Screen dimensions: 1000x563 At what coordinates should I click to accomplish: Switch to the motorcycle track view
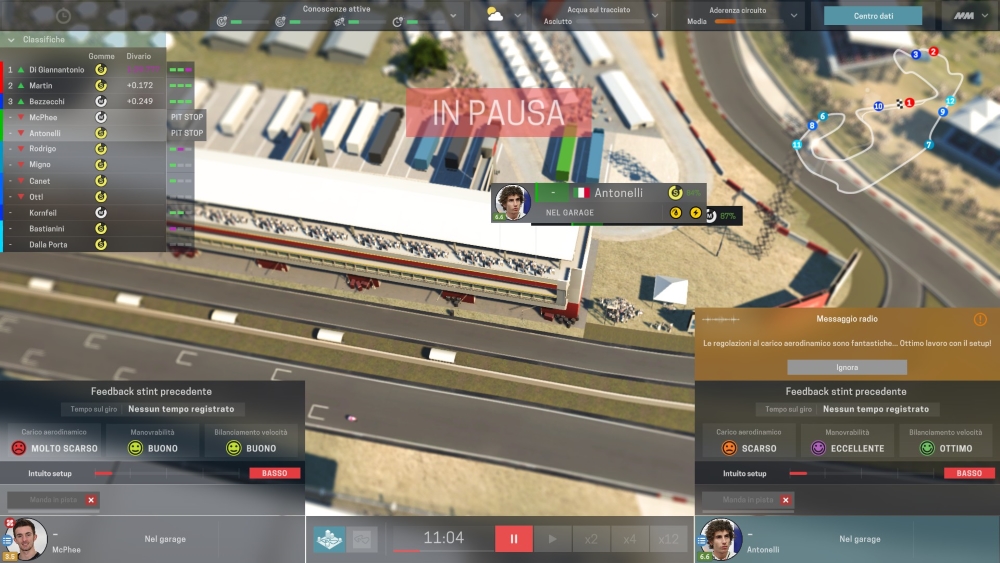[329, 539]
